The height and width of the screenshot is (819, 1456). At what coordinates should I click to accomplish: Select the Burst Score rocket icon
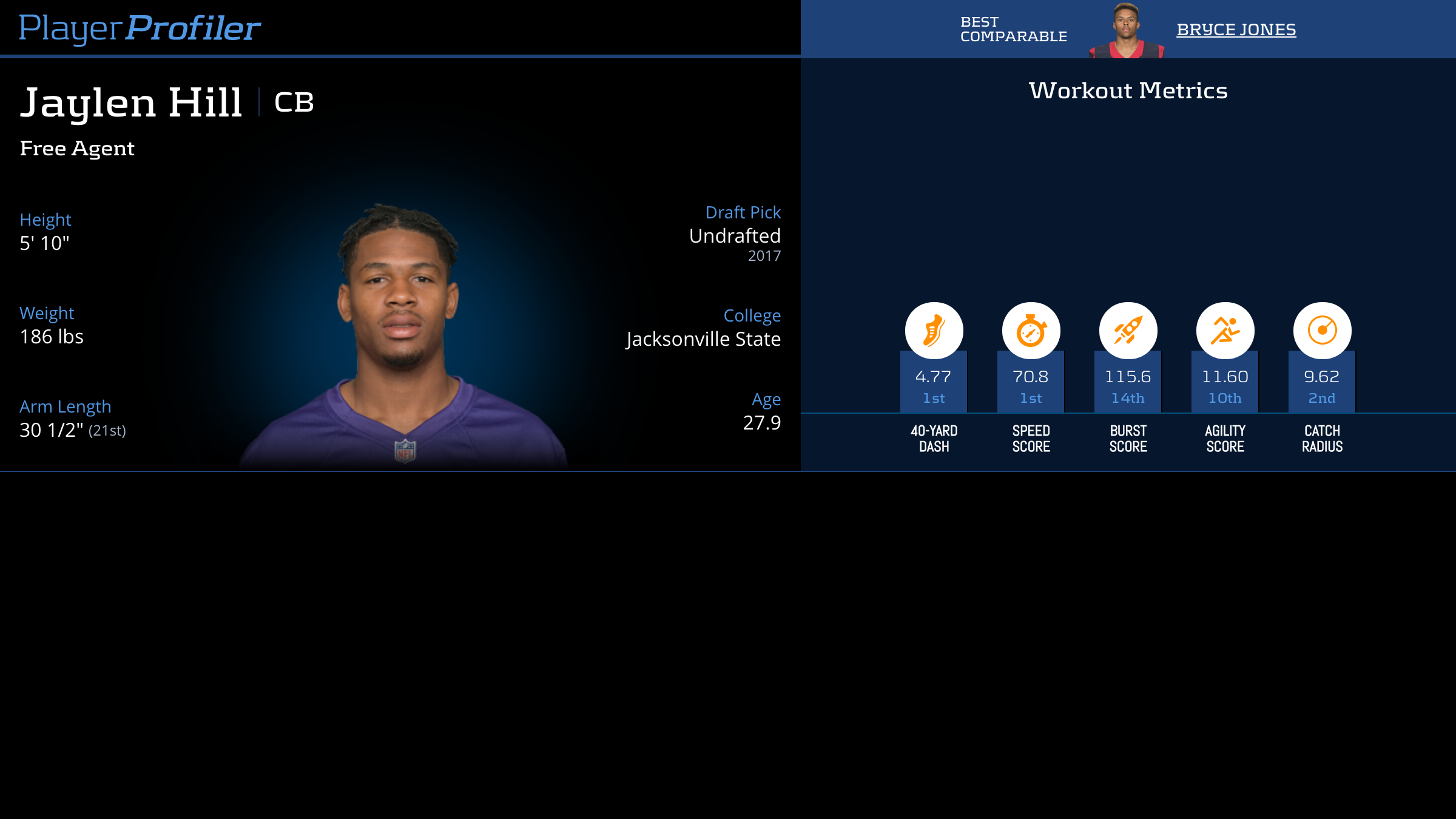click(x=1128, y=331)
